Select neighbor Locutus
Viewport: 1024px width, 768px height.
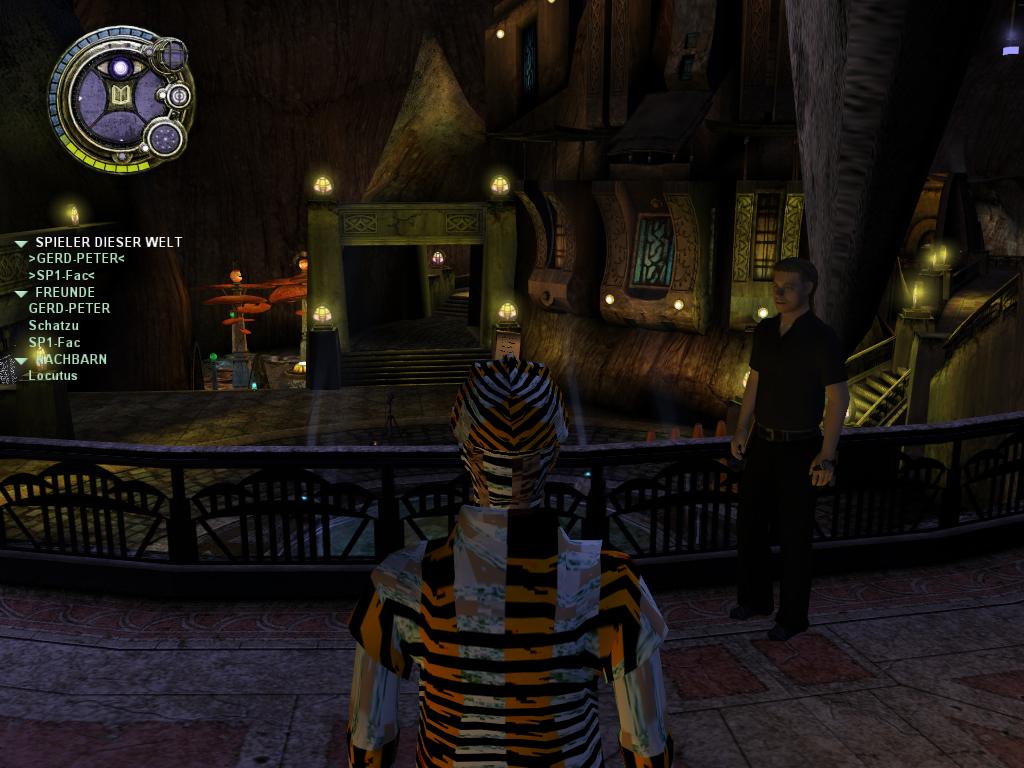[53, 376]
